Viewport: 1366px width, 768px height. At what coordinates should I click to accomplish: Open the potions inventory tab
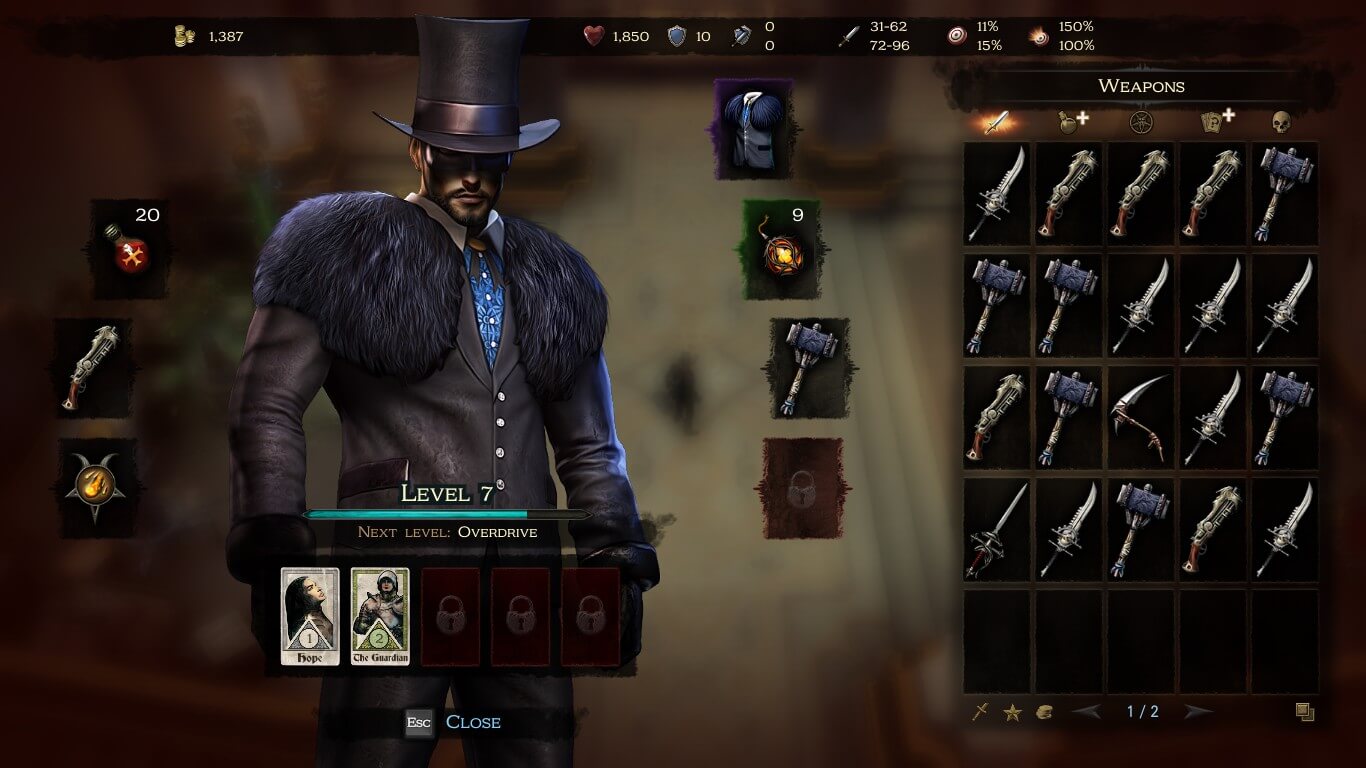[1070, 121]
